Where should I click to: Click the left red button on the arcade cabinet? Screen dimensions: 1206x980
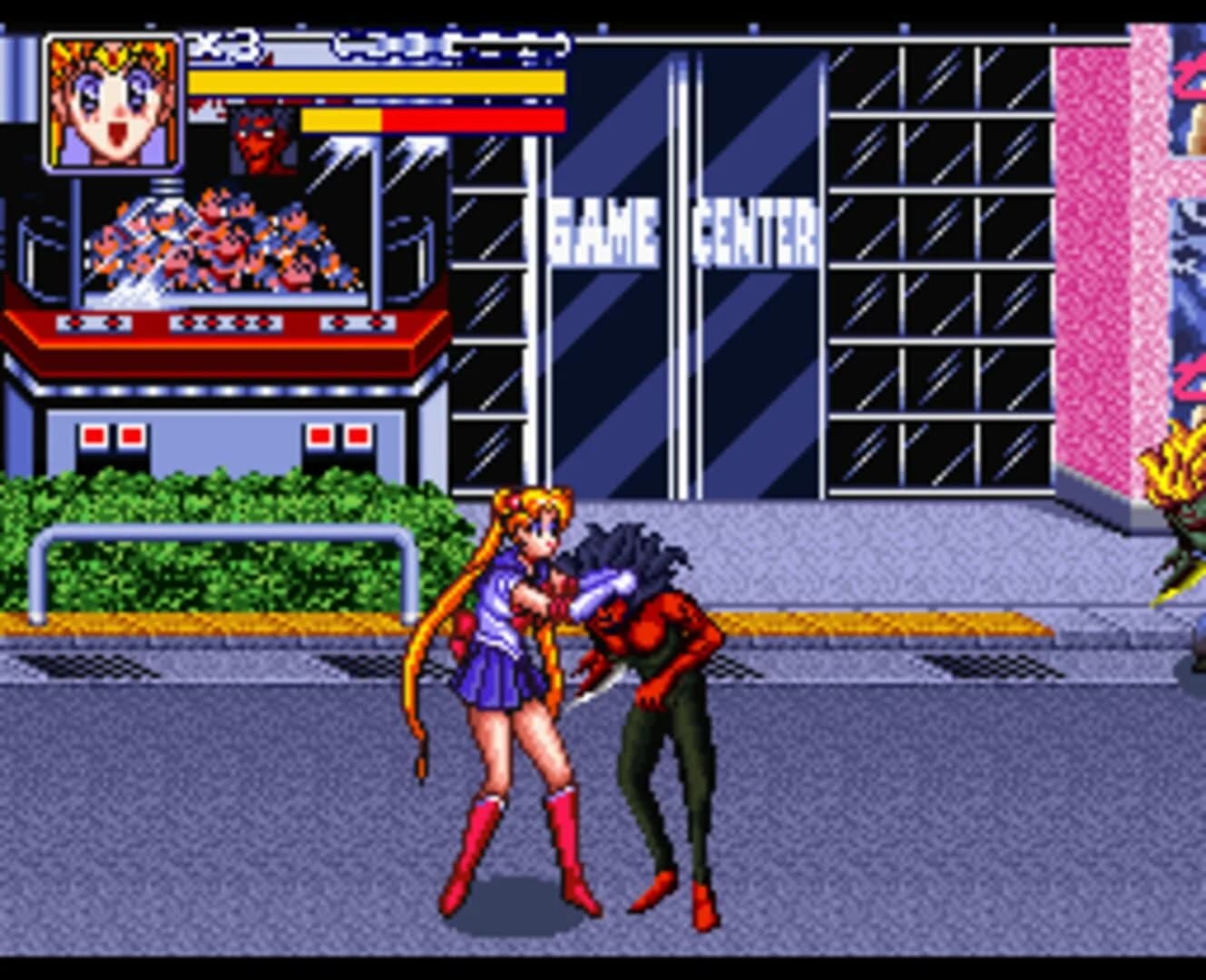(x=94, y=436)
